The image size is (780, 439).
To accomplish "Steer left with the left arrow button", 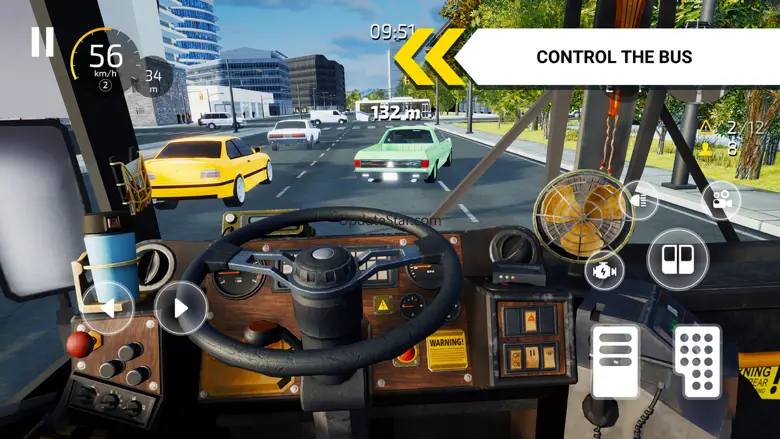I will 106,306.
